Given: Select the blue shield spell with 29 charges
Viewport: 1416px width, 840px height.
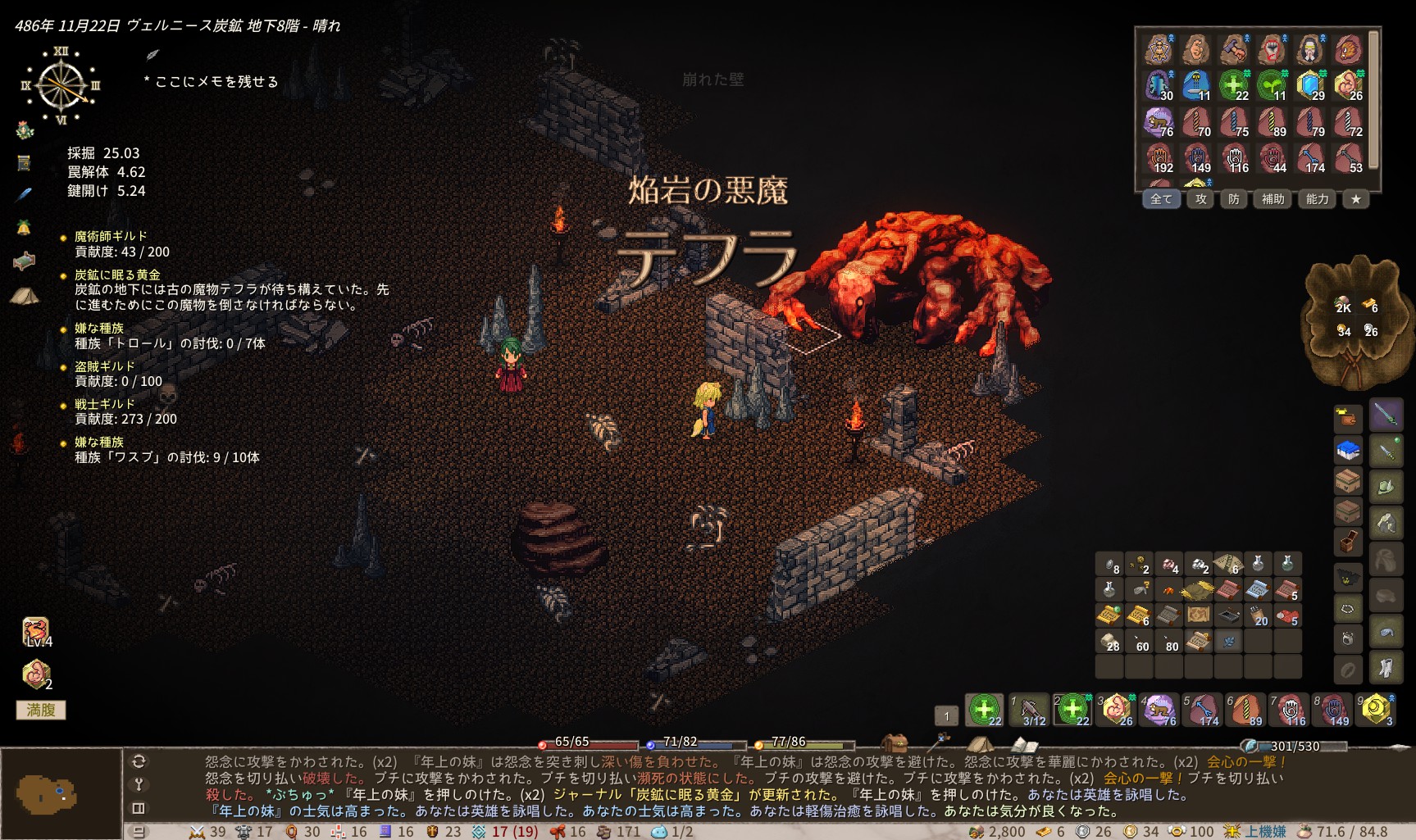Looking at the screenshot, I should tap(1310, 85).
